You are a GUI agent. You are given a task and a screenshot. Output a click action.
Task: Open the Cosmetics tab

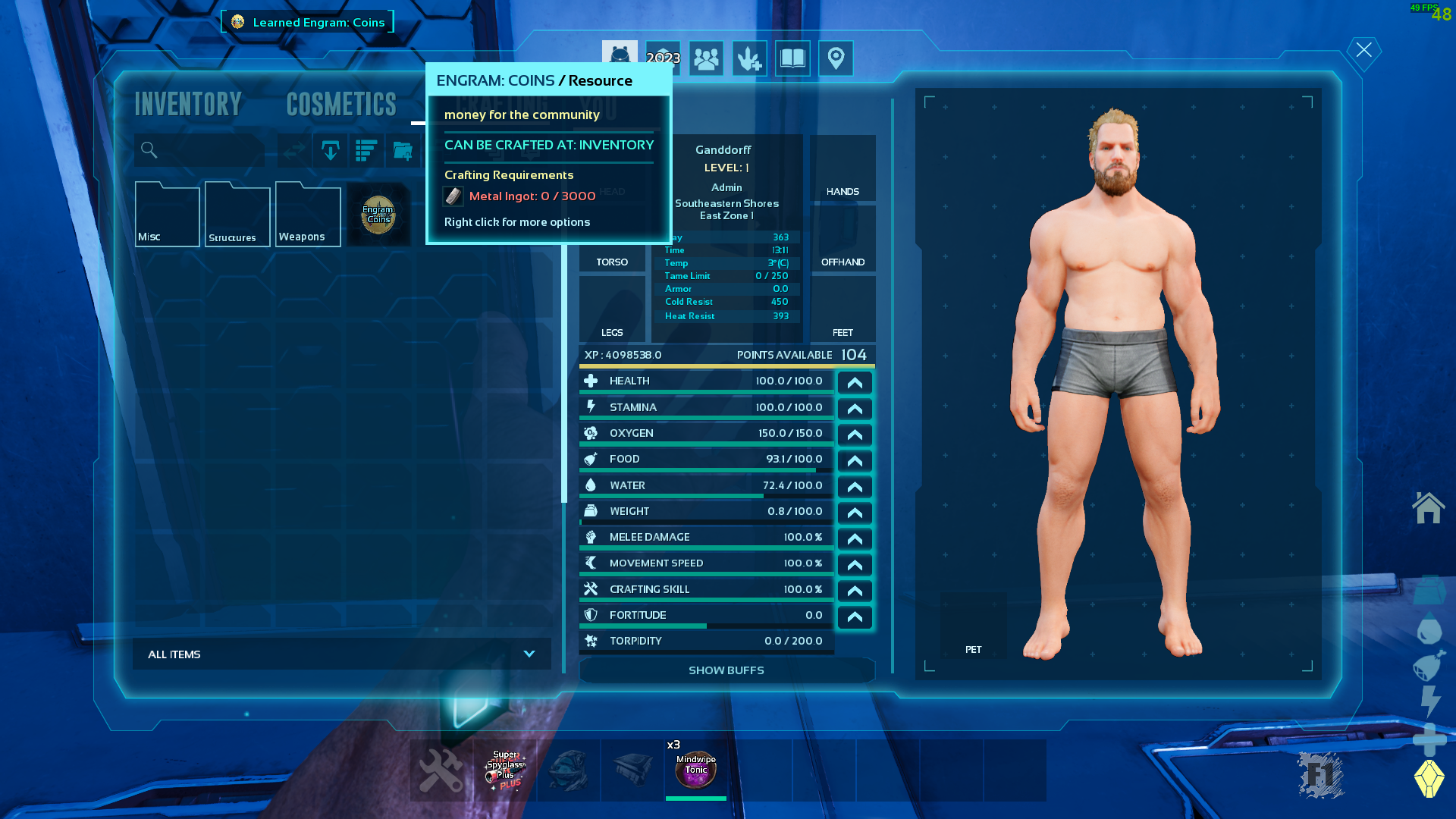[341, 104]
